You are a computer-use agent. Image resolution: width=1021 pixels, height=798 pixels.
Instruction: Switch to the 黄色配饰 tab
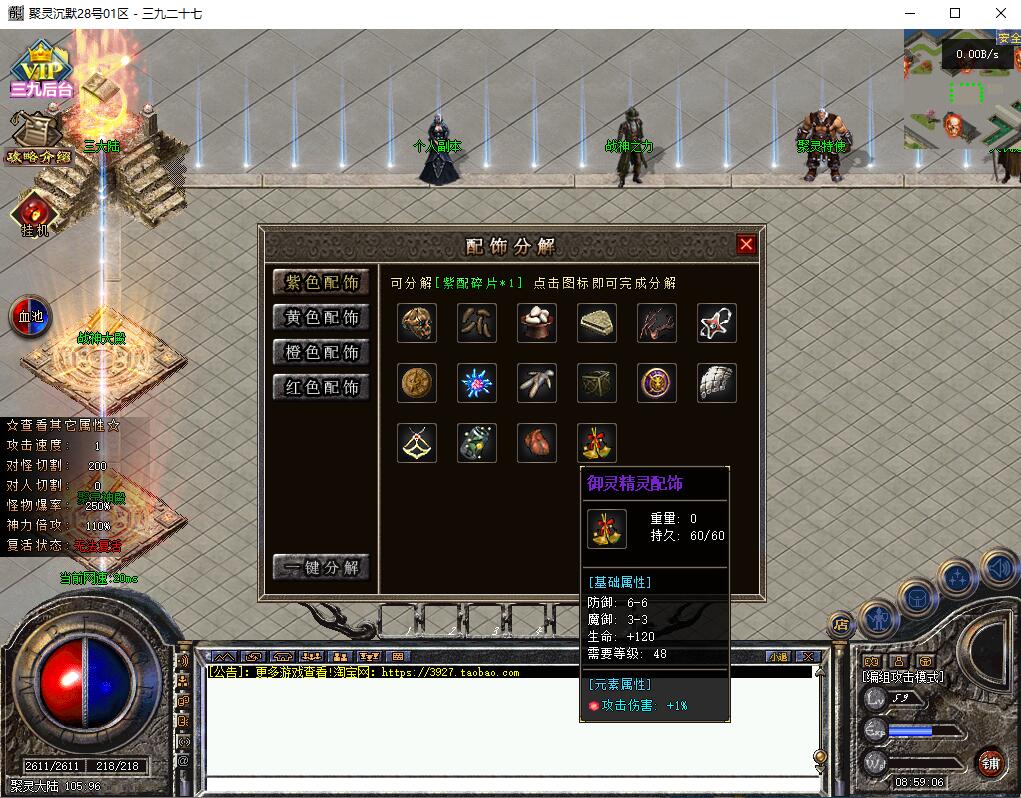pyautogui.click(x=322, y=318)
